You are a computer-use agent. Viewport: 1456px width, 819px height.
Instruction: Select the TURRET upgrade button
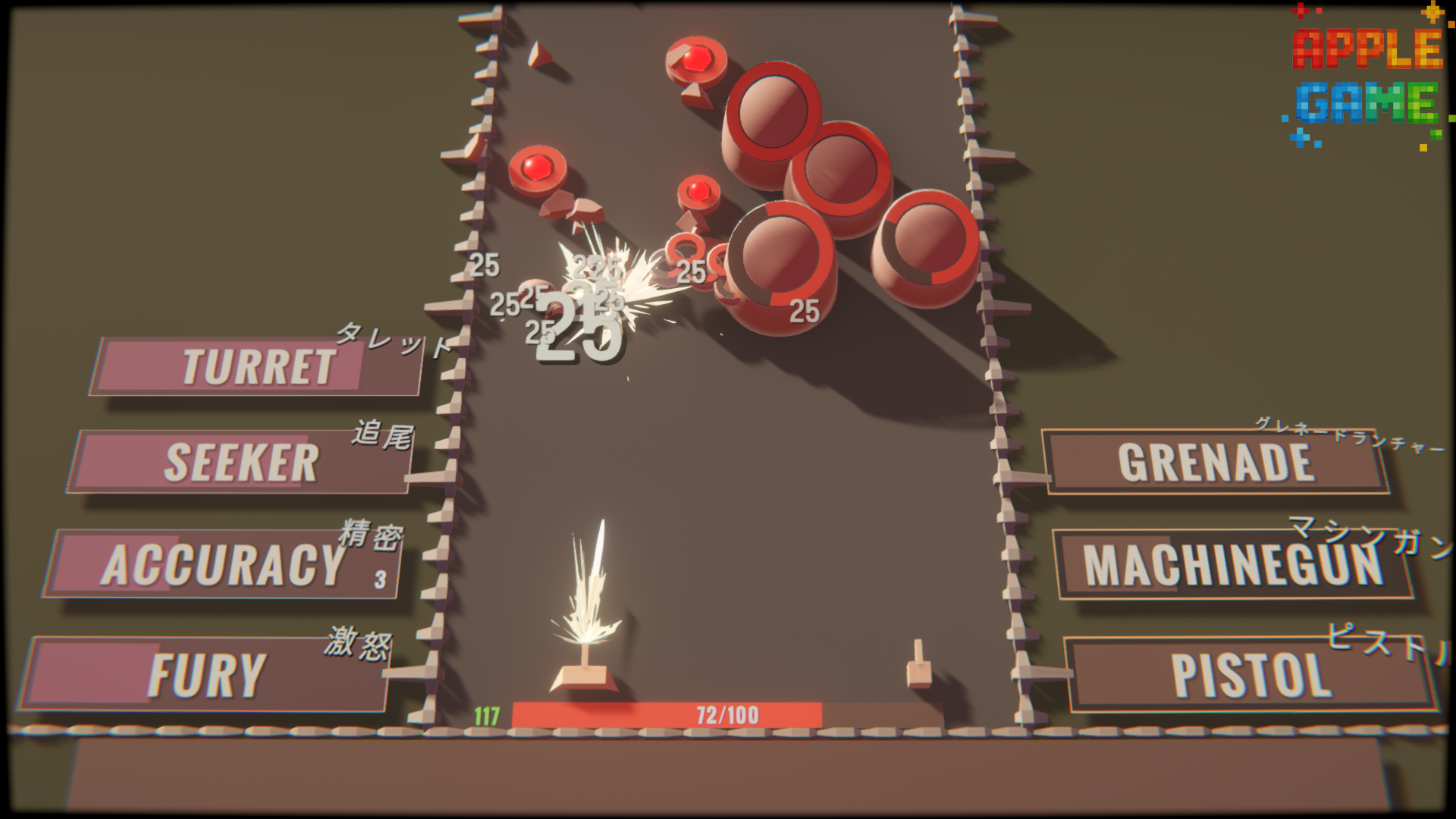258,367
